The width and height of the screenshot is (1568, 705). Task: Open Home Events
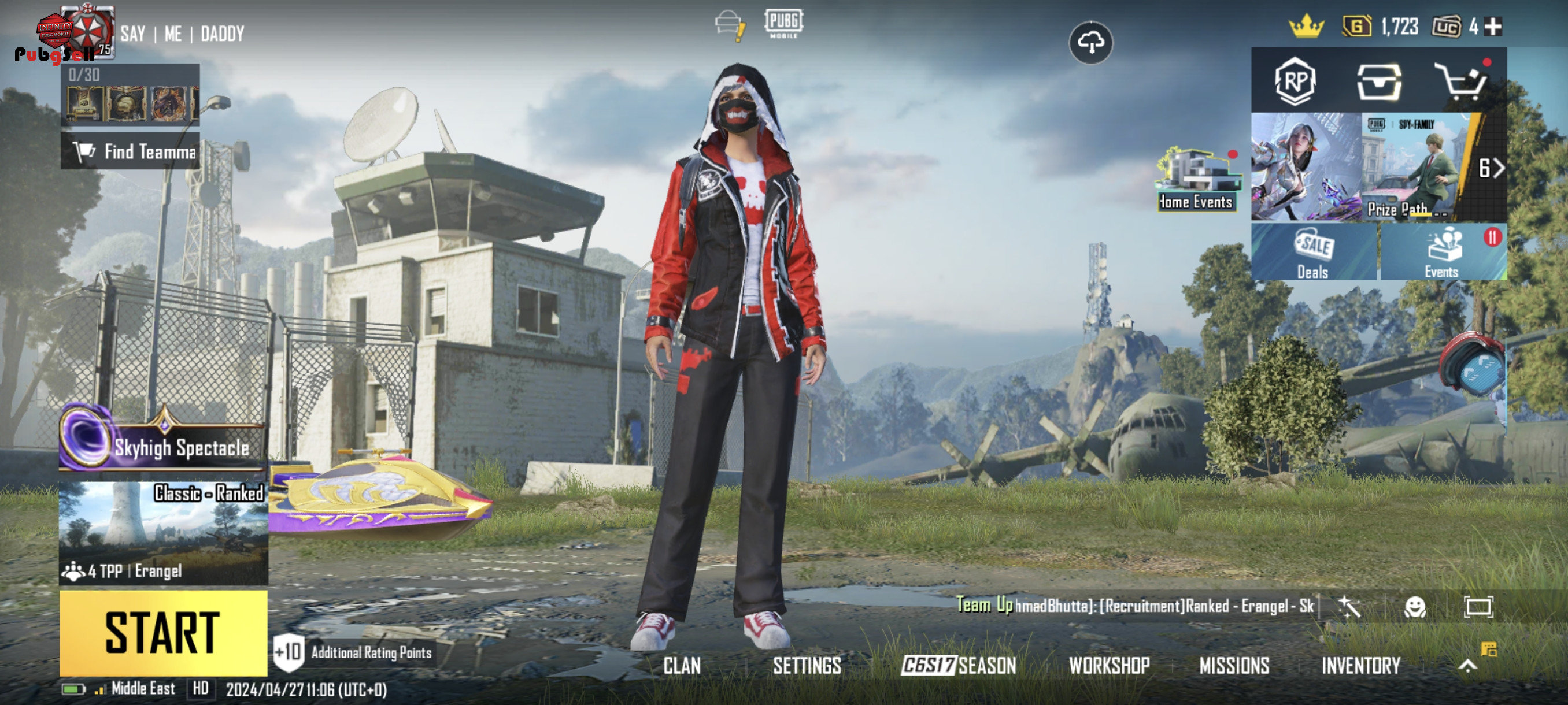click(1197, 181)
